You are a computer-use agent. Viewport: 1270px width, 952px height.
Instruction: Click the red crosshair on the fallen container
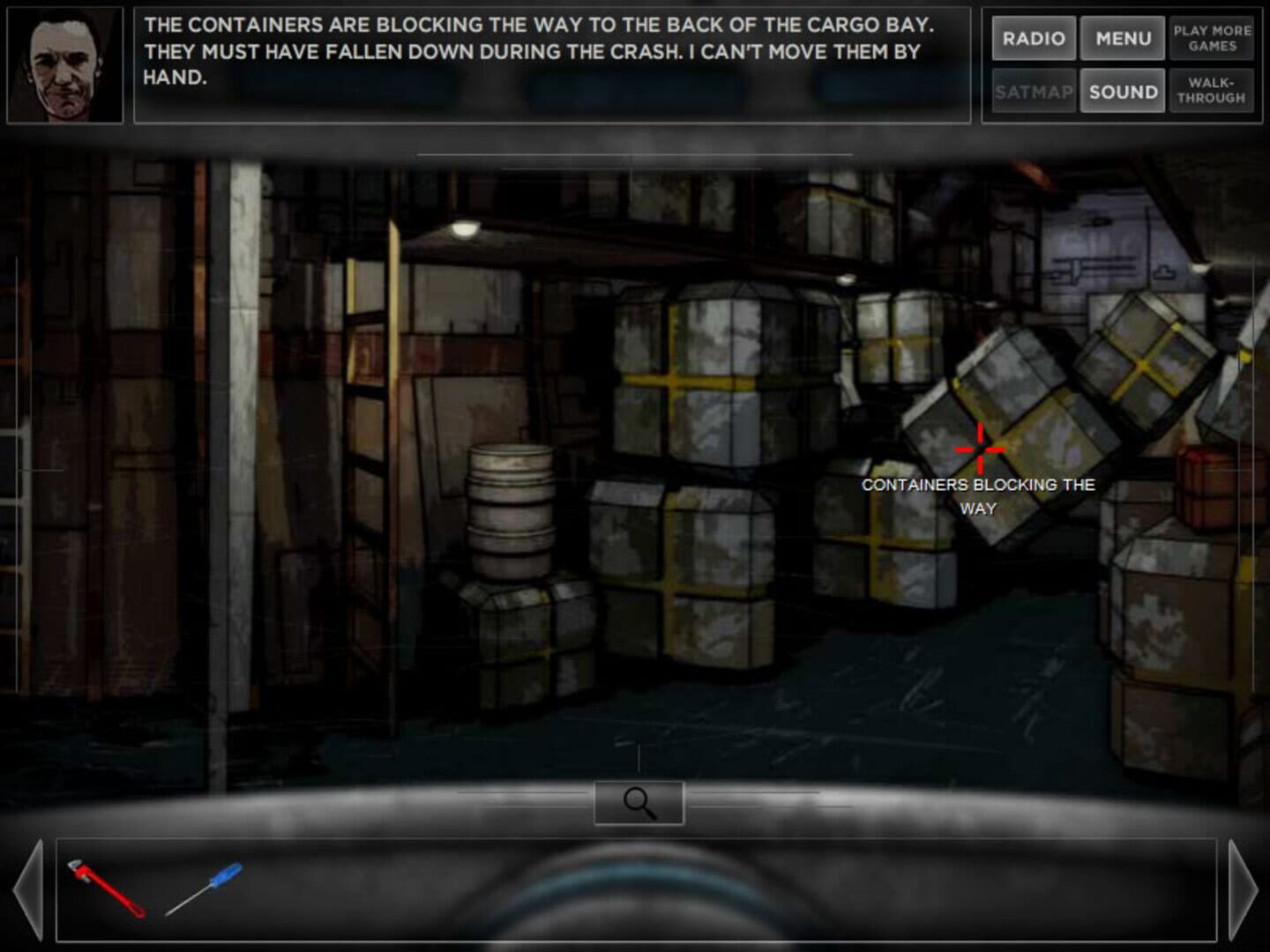coord(981,448)
